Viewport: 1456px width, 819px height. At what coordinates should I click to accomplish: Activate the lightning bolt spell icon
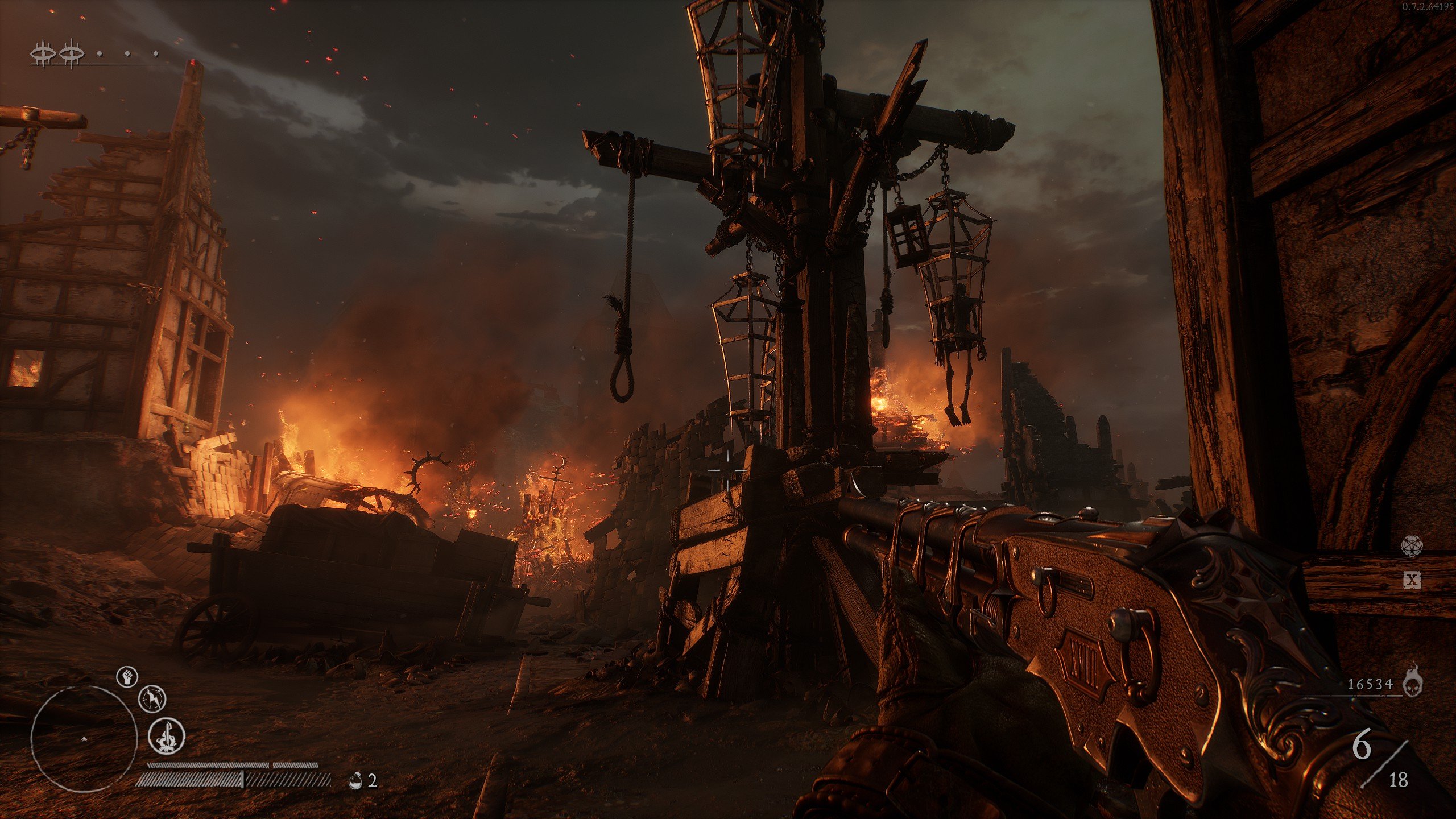(x=152, y=699)
